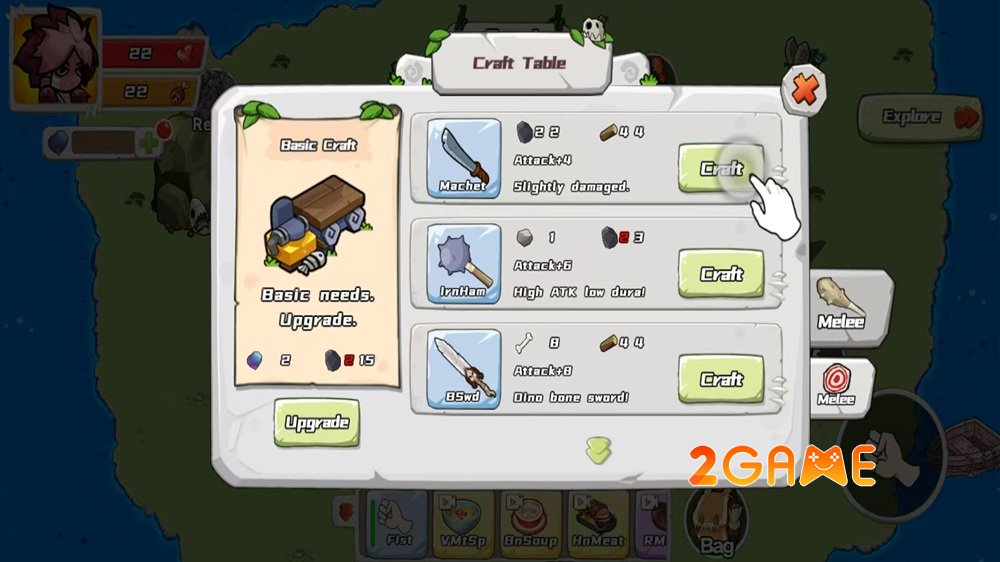Upgrade the Basic Craft table
Screen dimensions: 1000x562
click(x=316, y=422)
